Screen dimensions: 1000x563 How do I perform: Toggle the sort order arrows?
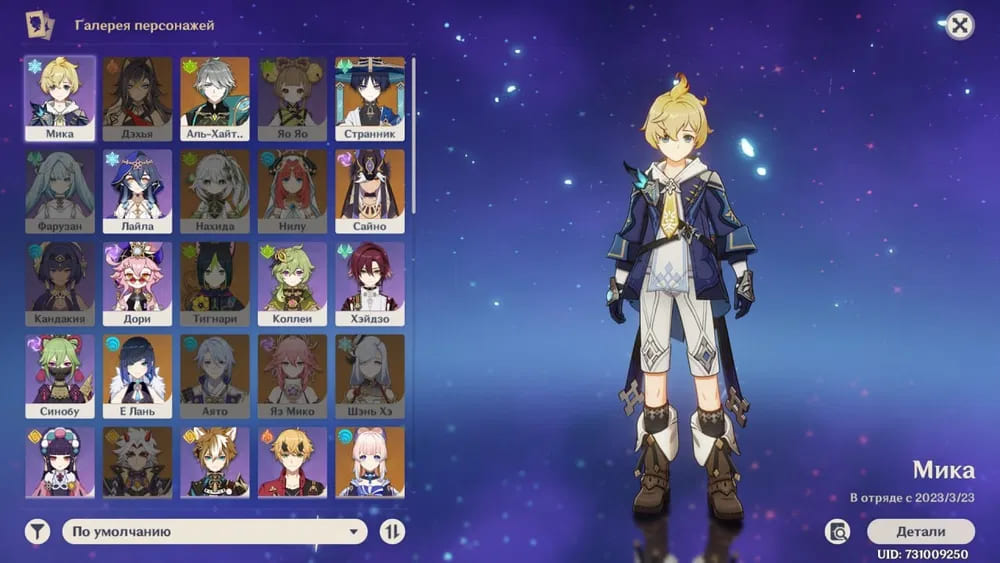392,532
